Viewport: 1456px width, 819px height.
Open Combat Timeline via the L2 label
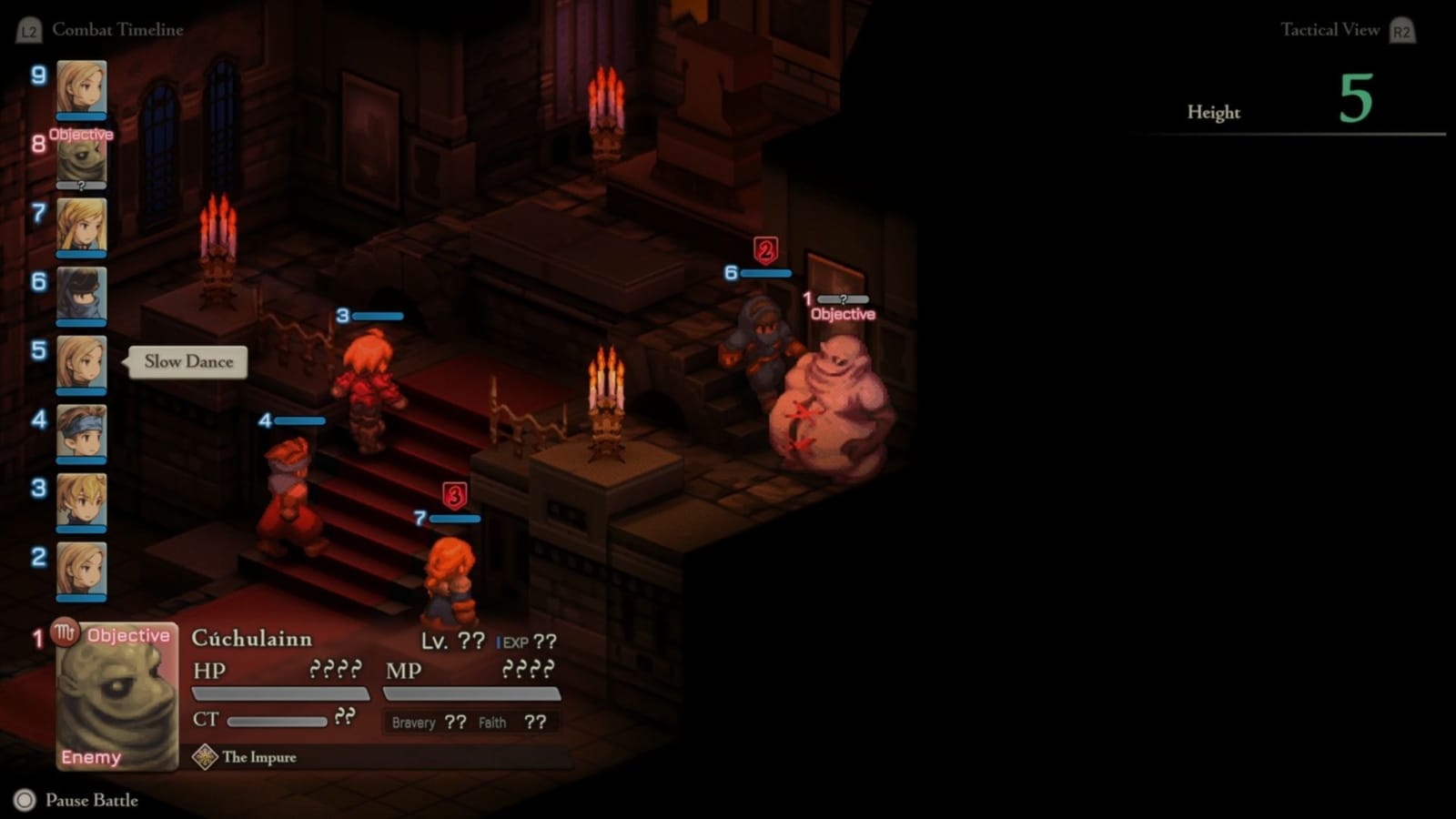[29, 29]
